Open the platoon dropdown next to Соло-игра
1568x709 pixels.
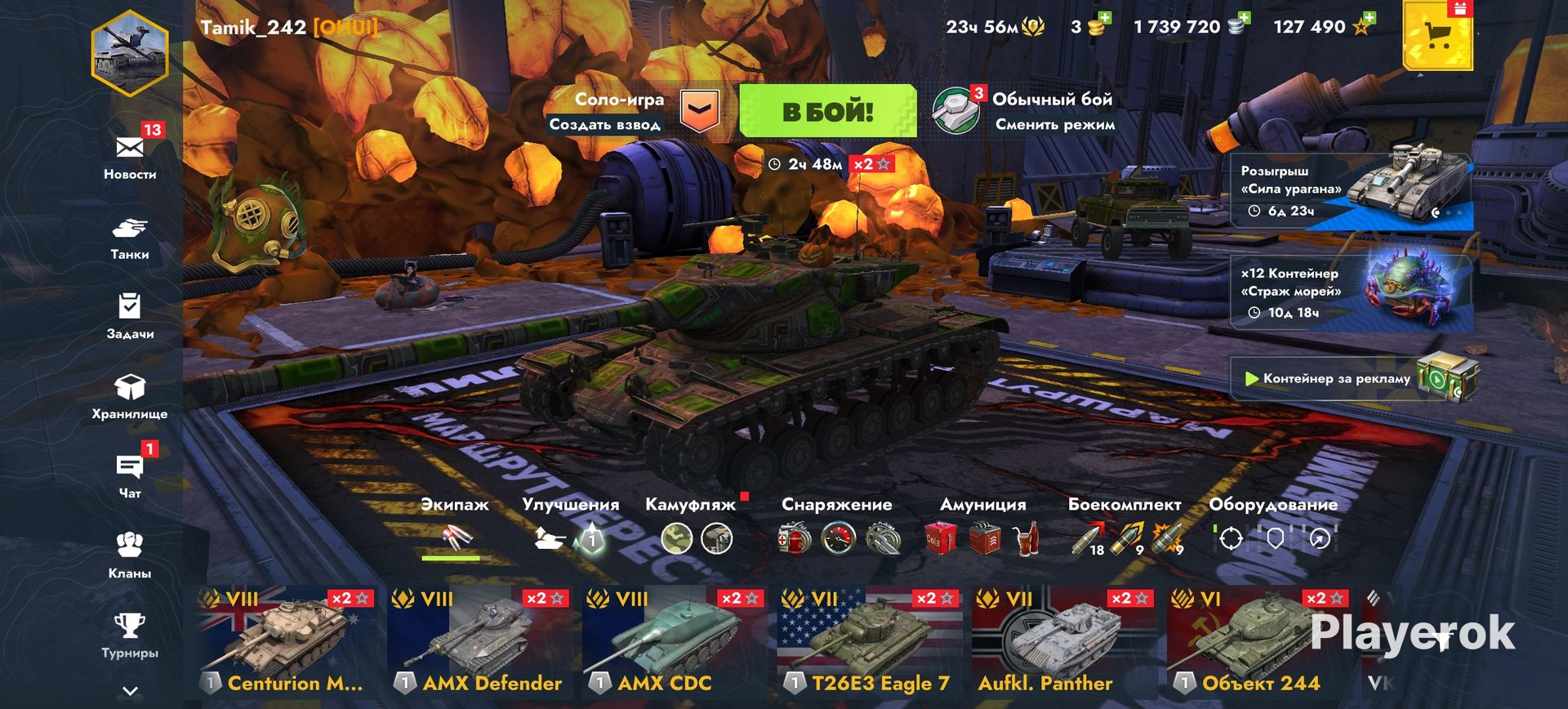click(700, 111)
